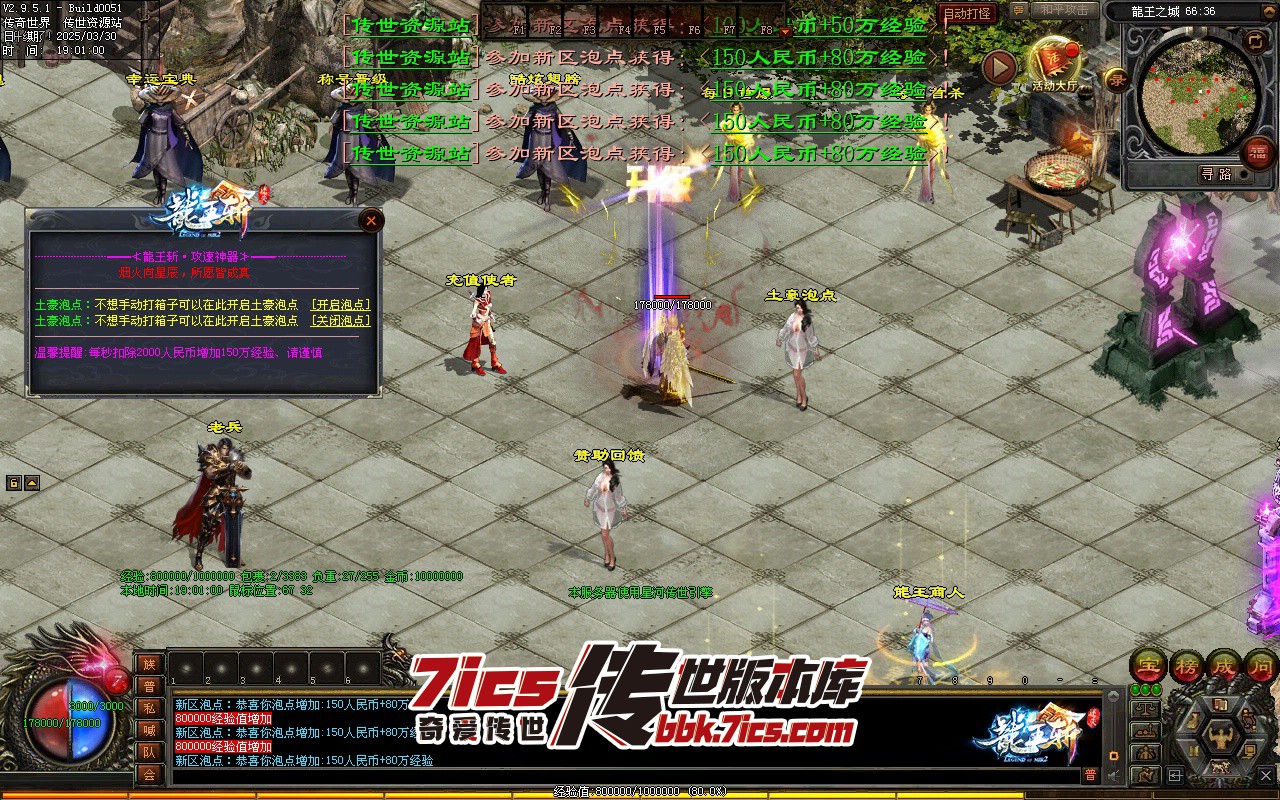Click the 开启泡点 link
Image resolution: width=1280 pixels, height=800 pixels.
[340, 305]
